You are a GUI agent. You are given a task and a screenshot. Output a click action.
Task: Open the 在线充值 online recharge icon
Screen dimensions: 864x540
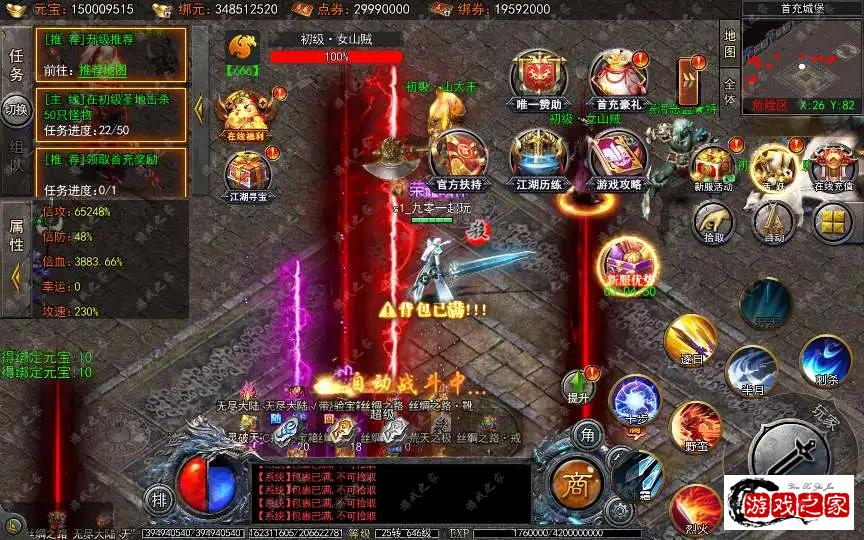point(834,164)
